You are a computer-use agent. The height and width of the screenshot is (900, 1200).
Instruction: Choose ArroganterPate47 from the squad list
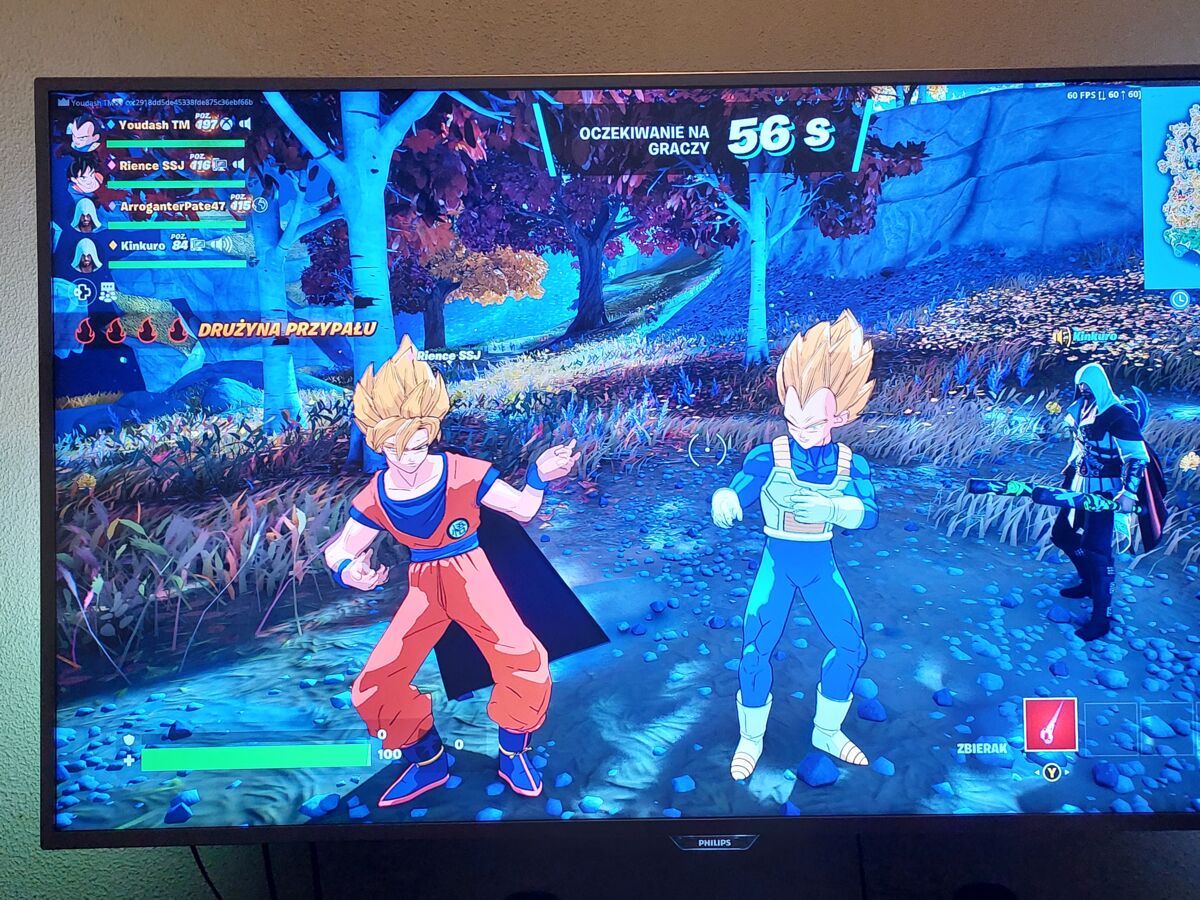pos(173,206)
